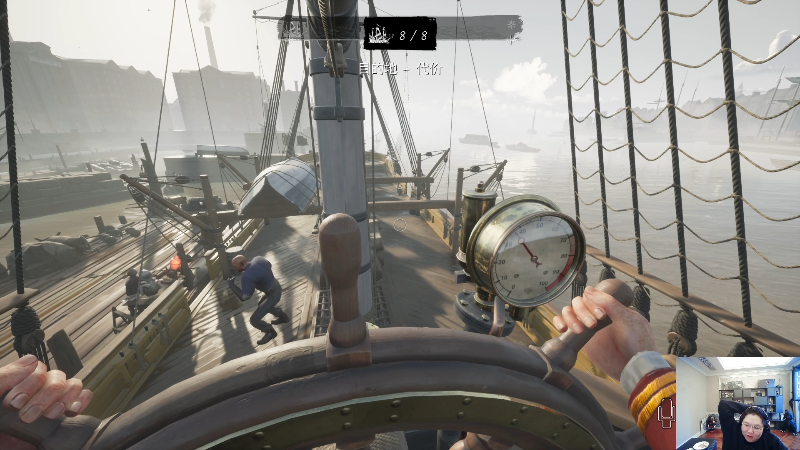This screenshot has height=450, width=800.
Task: Select the 目的地 objective tracker text
Action: 400,70
